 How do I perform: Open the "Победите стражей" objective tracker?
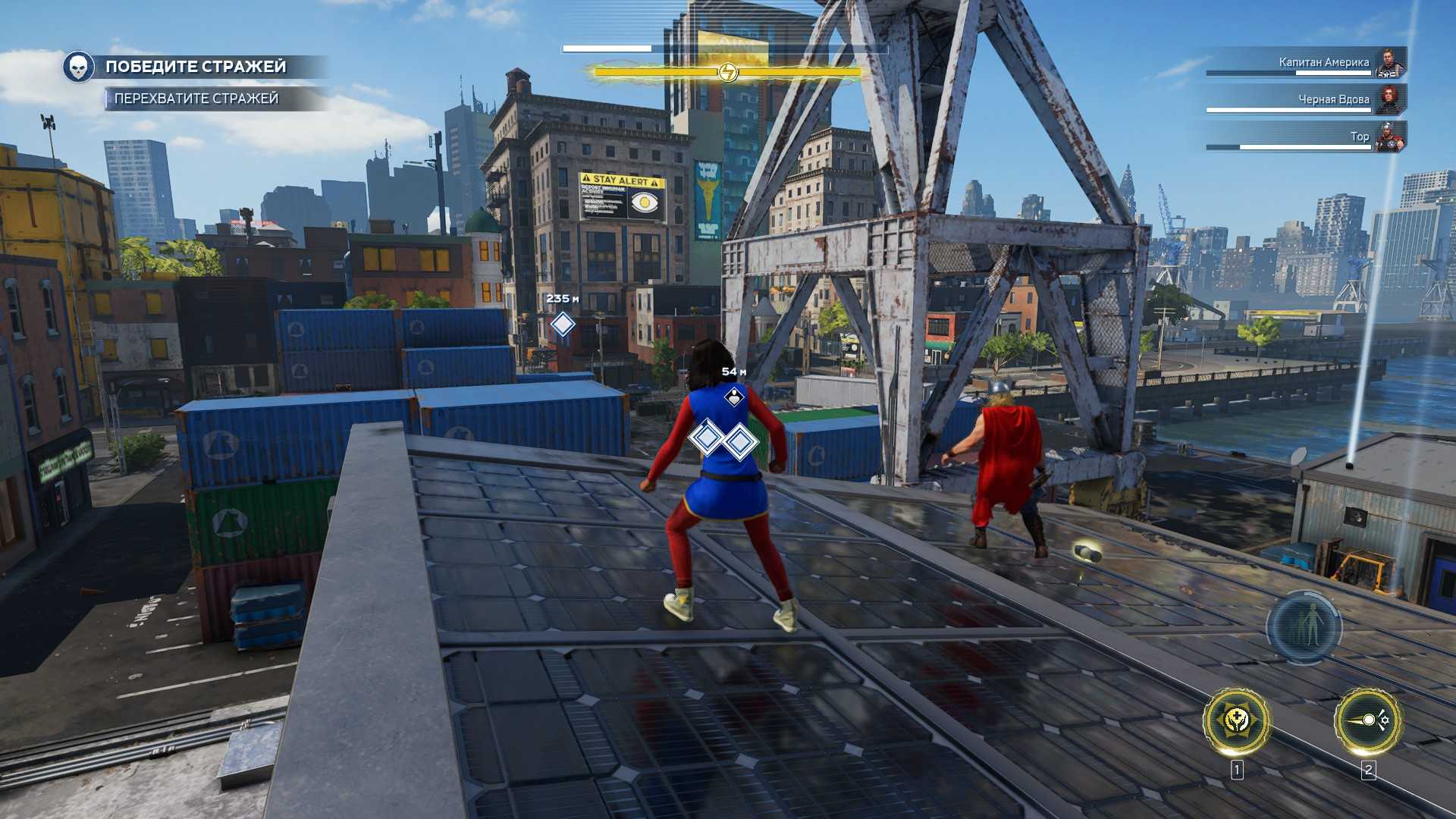click(196, 67)
